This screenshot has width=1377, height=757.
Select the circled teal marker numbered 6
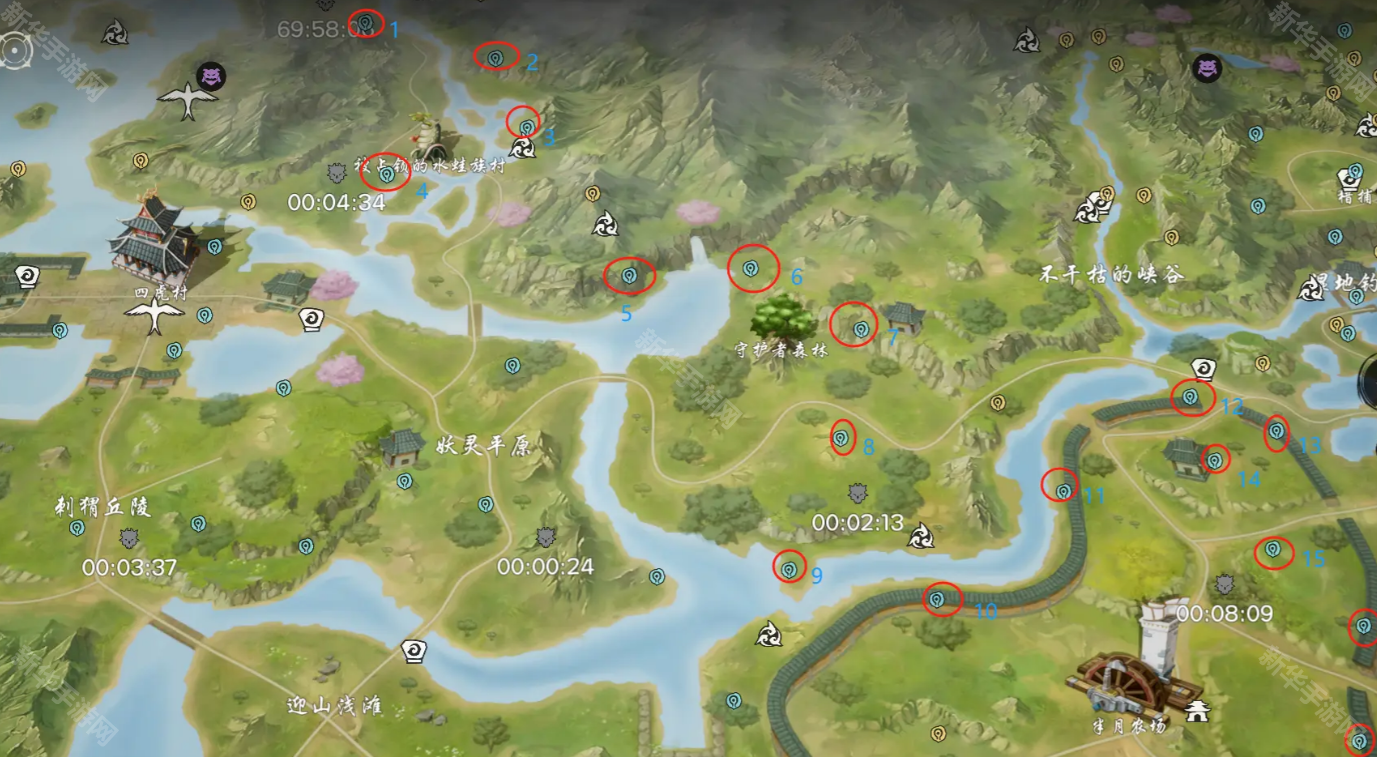tap(751, 268)
